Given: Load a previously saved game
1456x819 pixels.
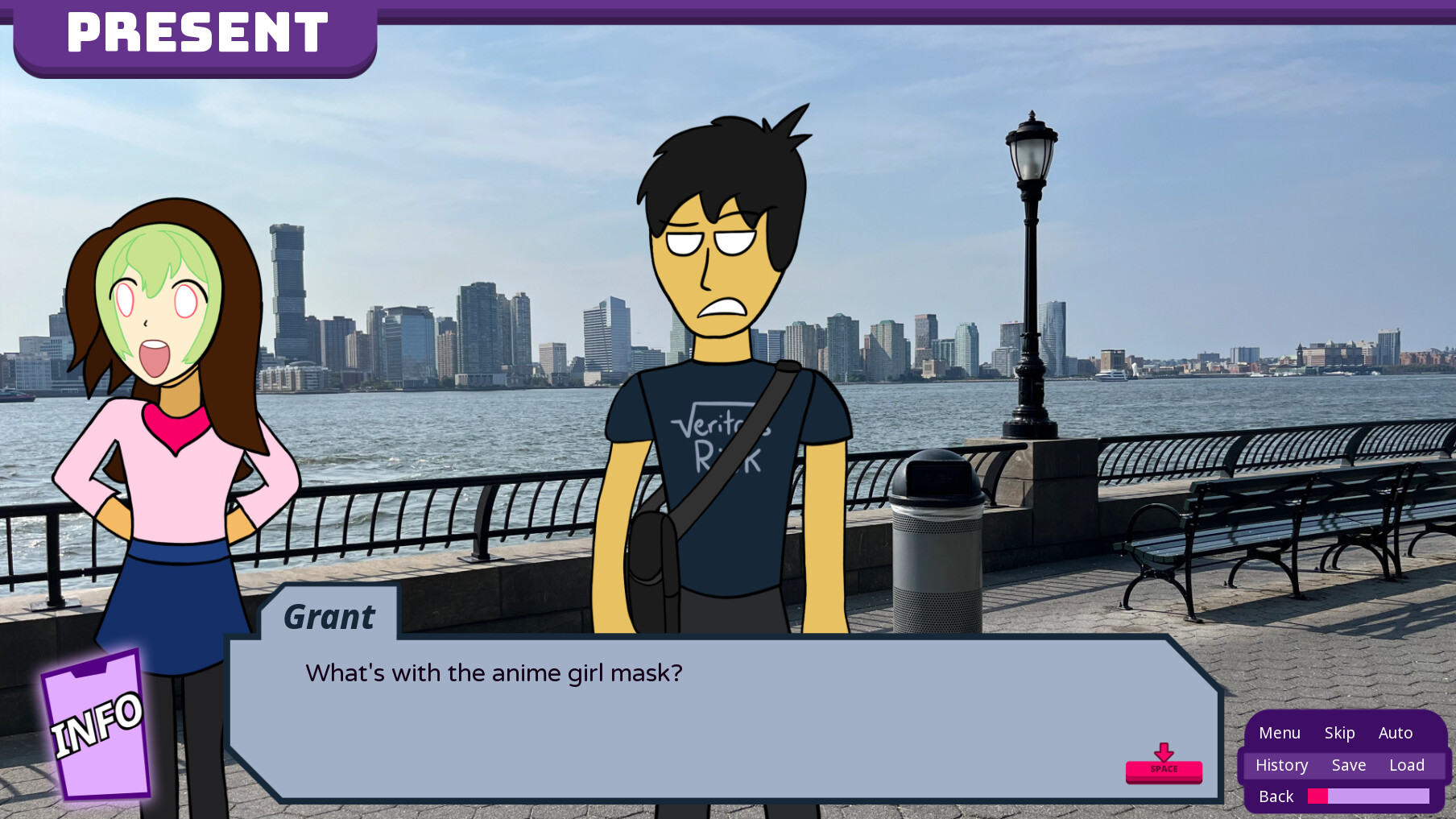Looking at the screenshot, I should (1407, 765).
